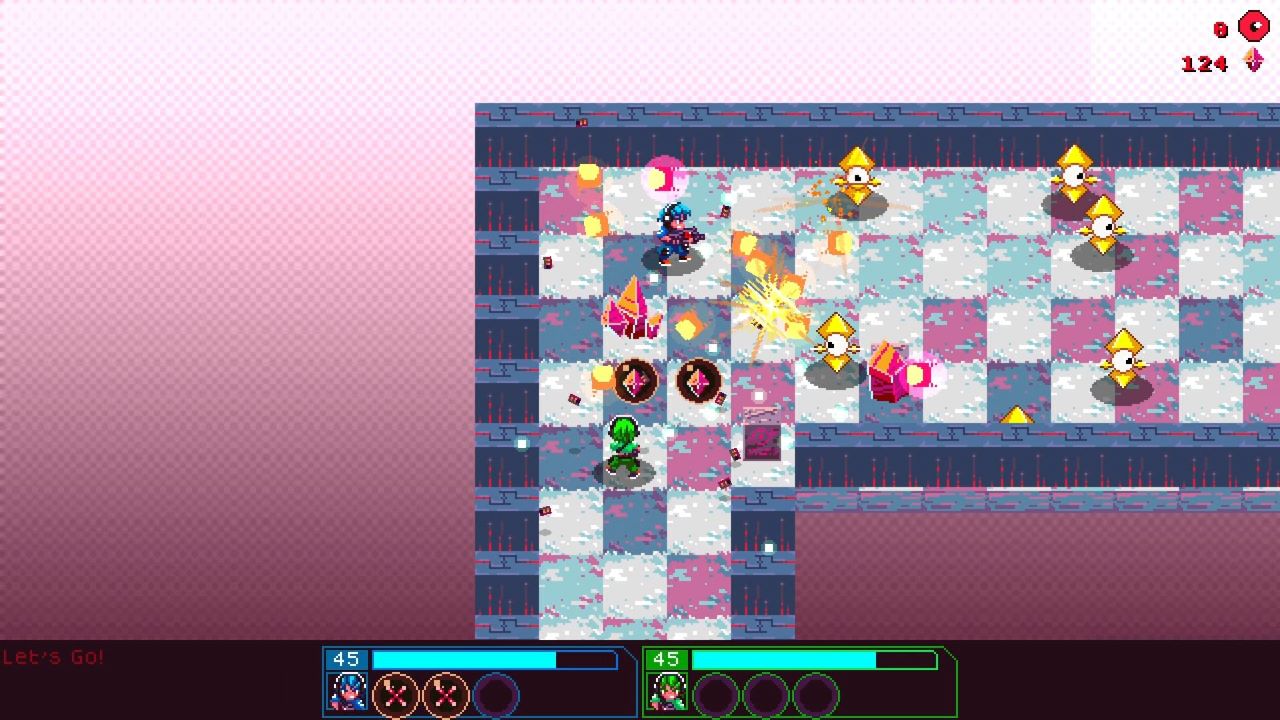Click the green-haired character on the battlefield
Image resolution: width=1280 pixels, height=720 pixels.
pos(622,447)
